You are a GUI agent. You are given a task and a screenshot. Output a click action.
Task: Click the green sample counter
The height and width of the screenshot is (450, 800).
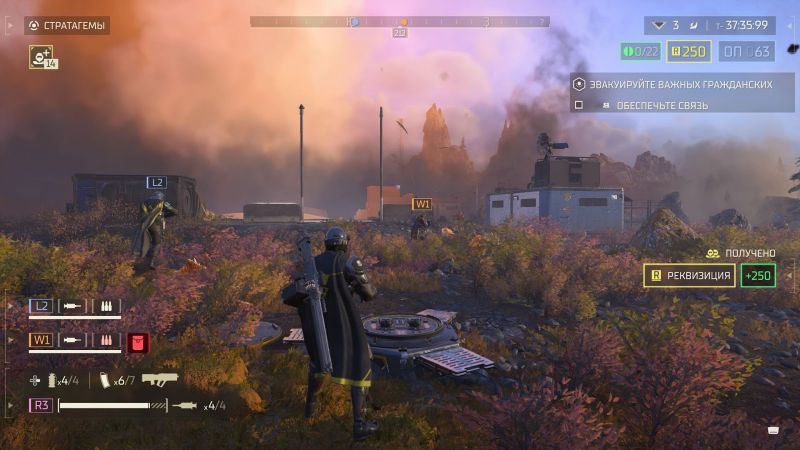pos(641,51)
